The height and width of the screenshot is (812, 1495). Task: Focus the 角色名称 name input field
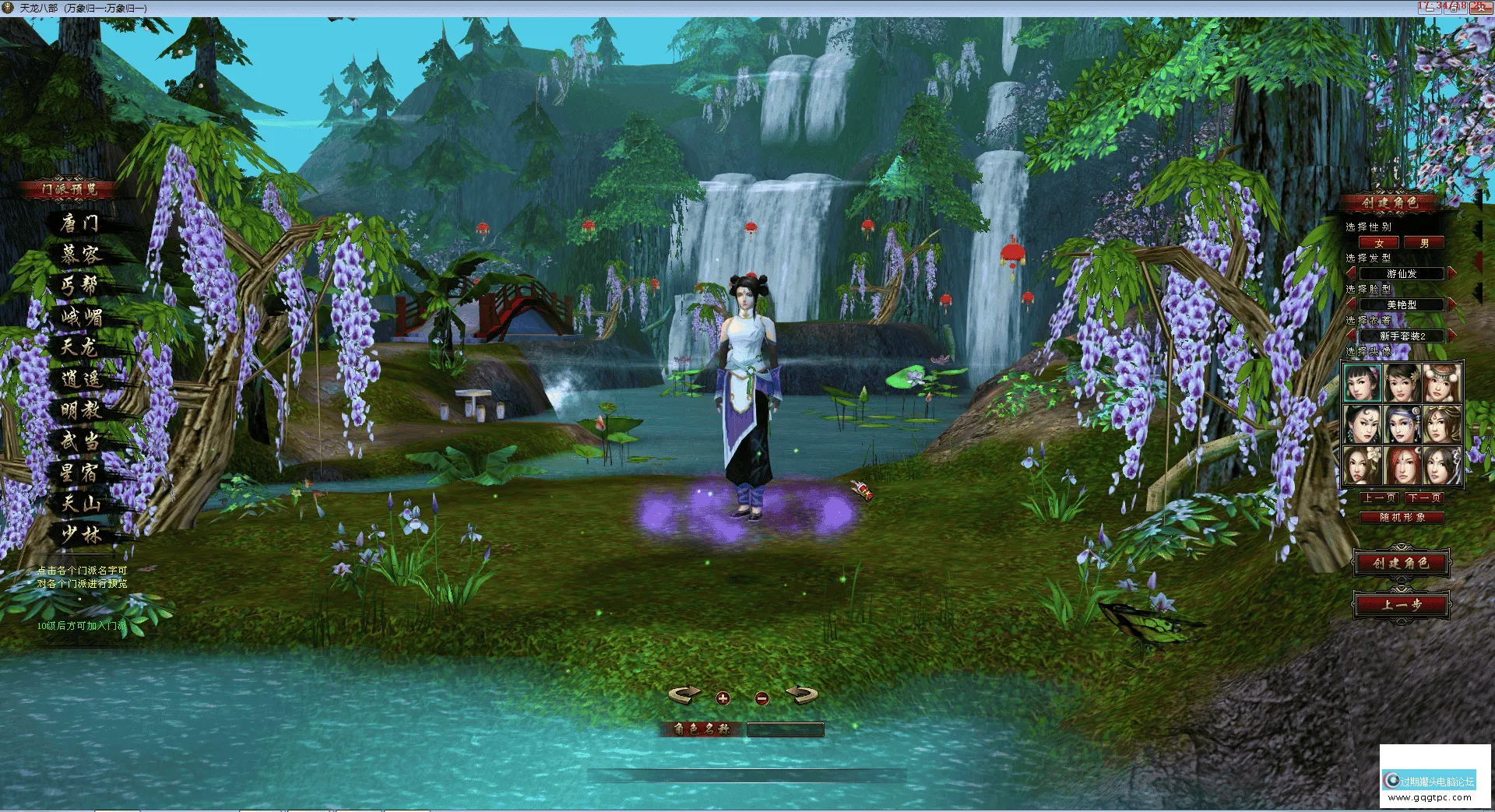tap(785, 729)
